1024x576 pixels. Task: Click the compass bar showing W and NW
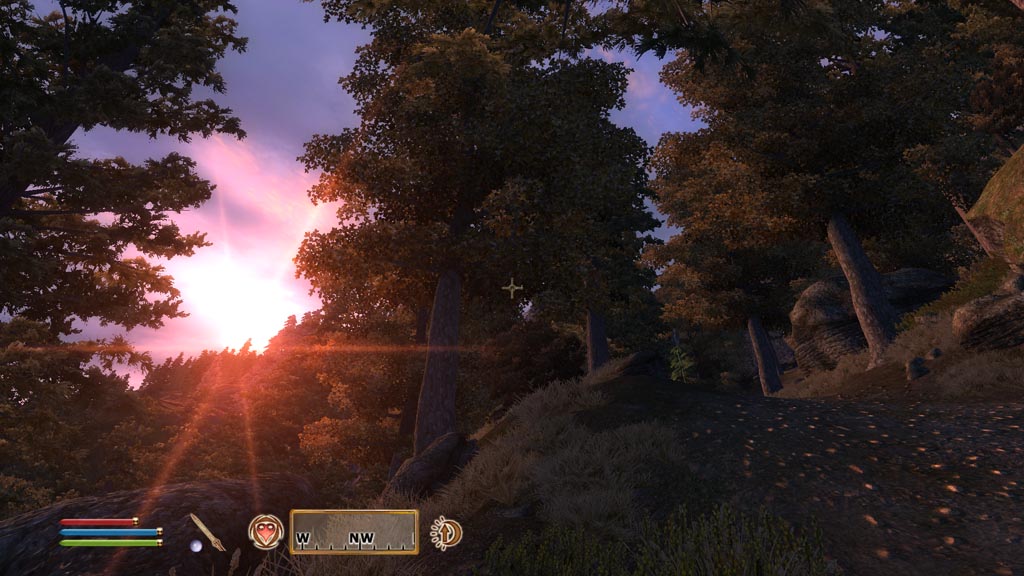pos(354,532)
